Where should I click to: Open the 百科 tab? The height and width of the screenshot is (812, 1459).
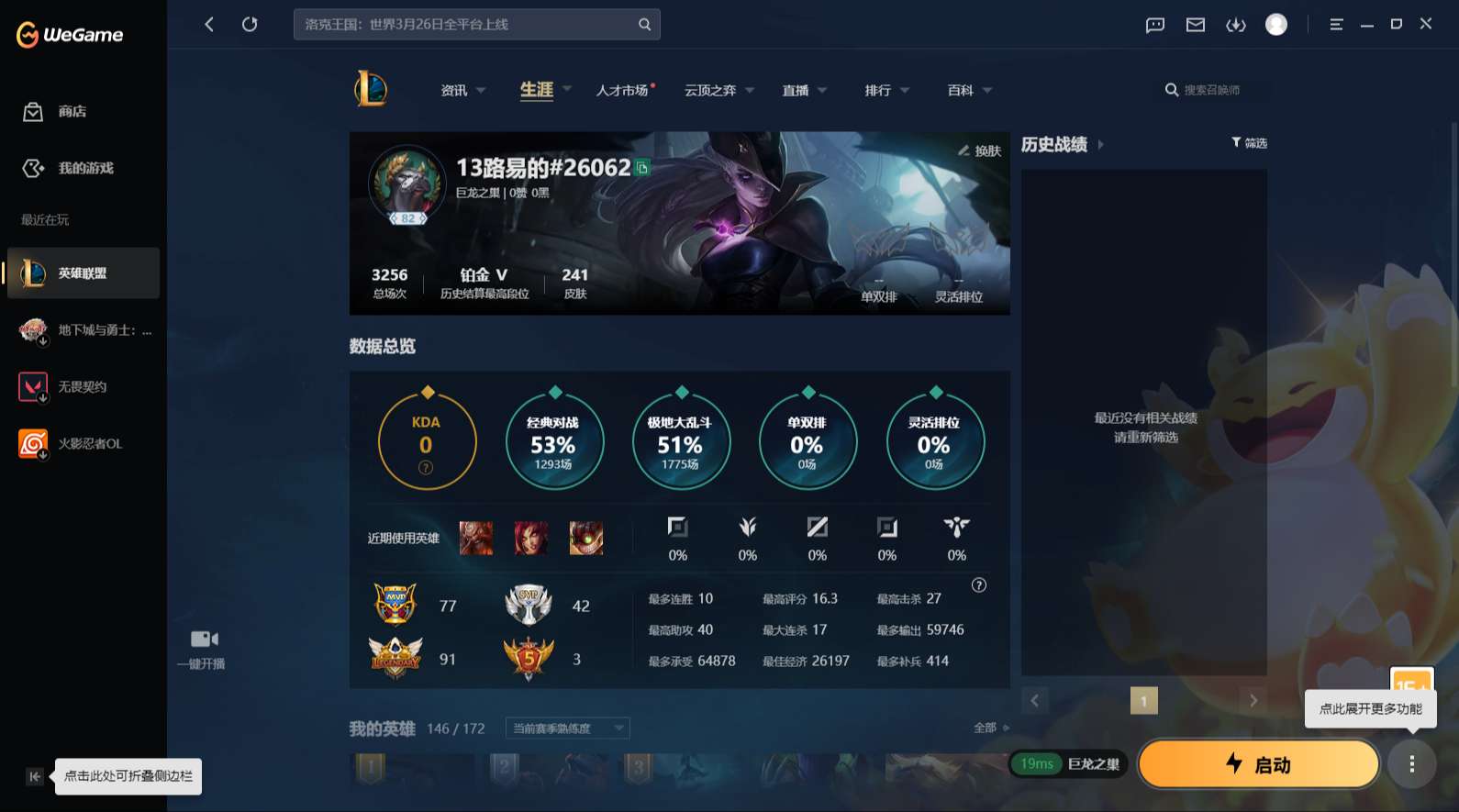(961, 89)
